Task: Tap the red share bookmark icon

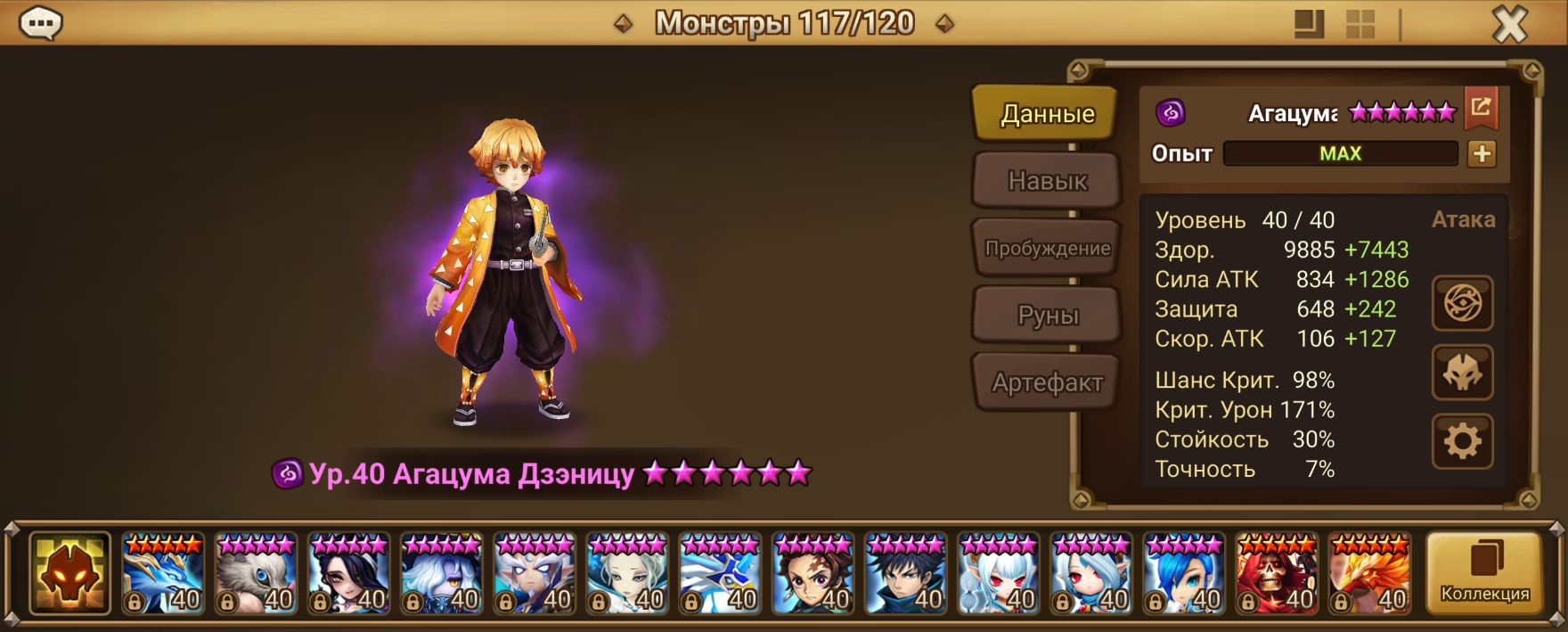Action: (x=1481, y=108)
